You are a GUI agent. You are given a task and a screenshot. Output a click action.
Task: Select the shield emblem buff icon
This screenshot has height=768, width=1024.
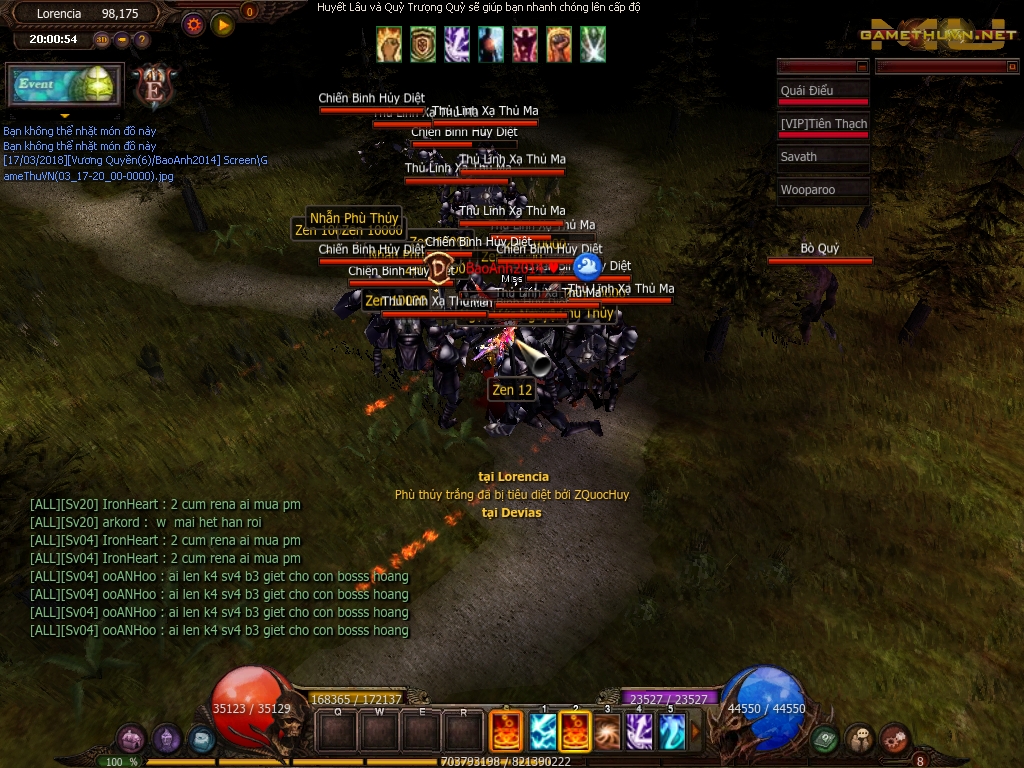click(423, 44)
